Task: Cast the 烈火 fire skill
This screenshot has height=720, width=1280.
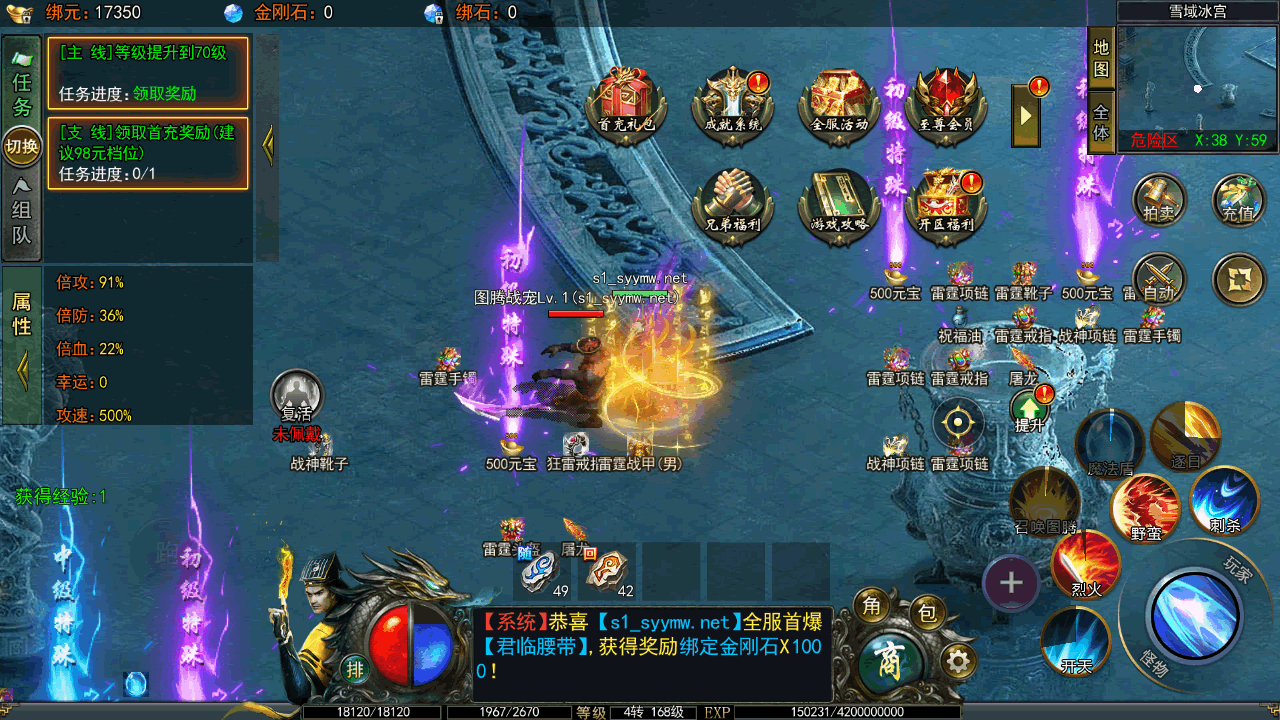Action: click(1086, 565)
